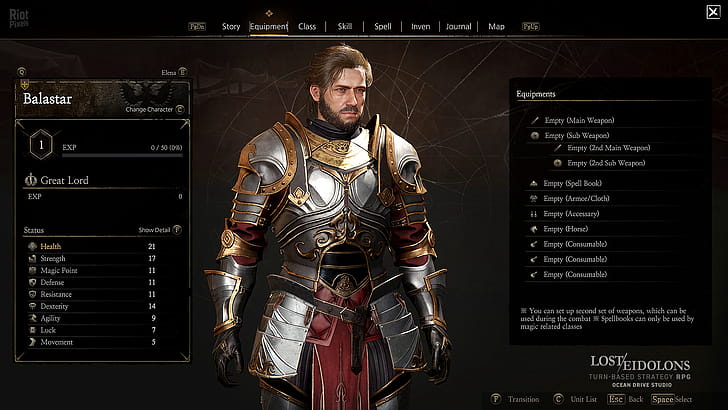Pick the Empty (2nd Sub Weapon) slot
The width and height of the screenshot is (728, 410).
coord(605,162)
